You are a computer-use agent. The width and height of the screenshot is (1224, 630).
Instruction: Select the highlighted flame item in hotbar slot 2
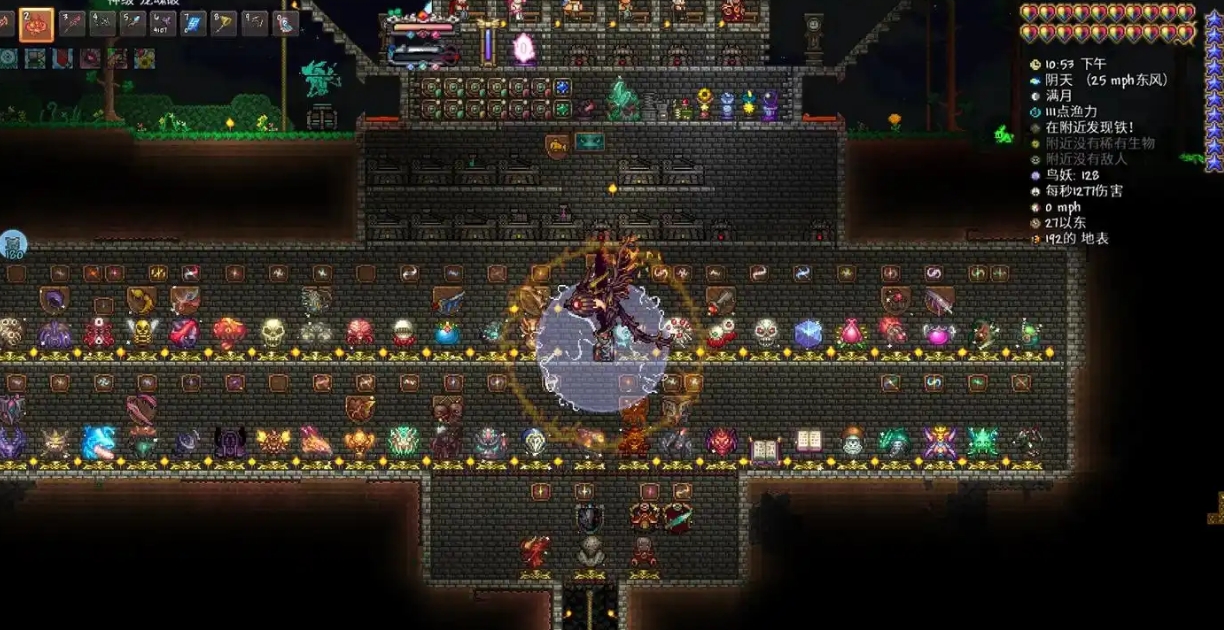point(36,22)
